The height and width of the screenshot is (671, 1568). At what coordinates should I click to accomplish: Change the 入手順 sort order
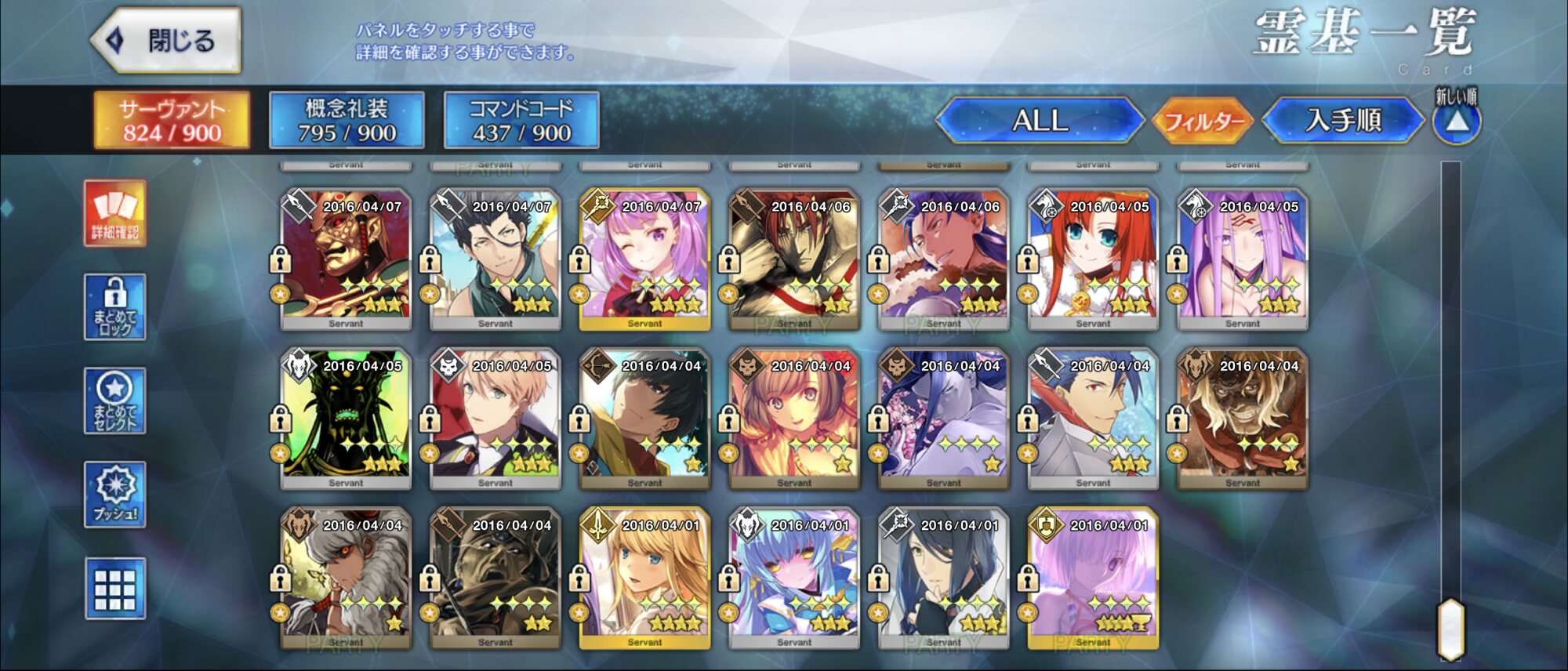coord(1342,121)
